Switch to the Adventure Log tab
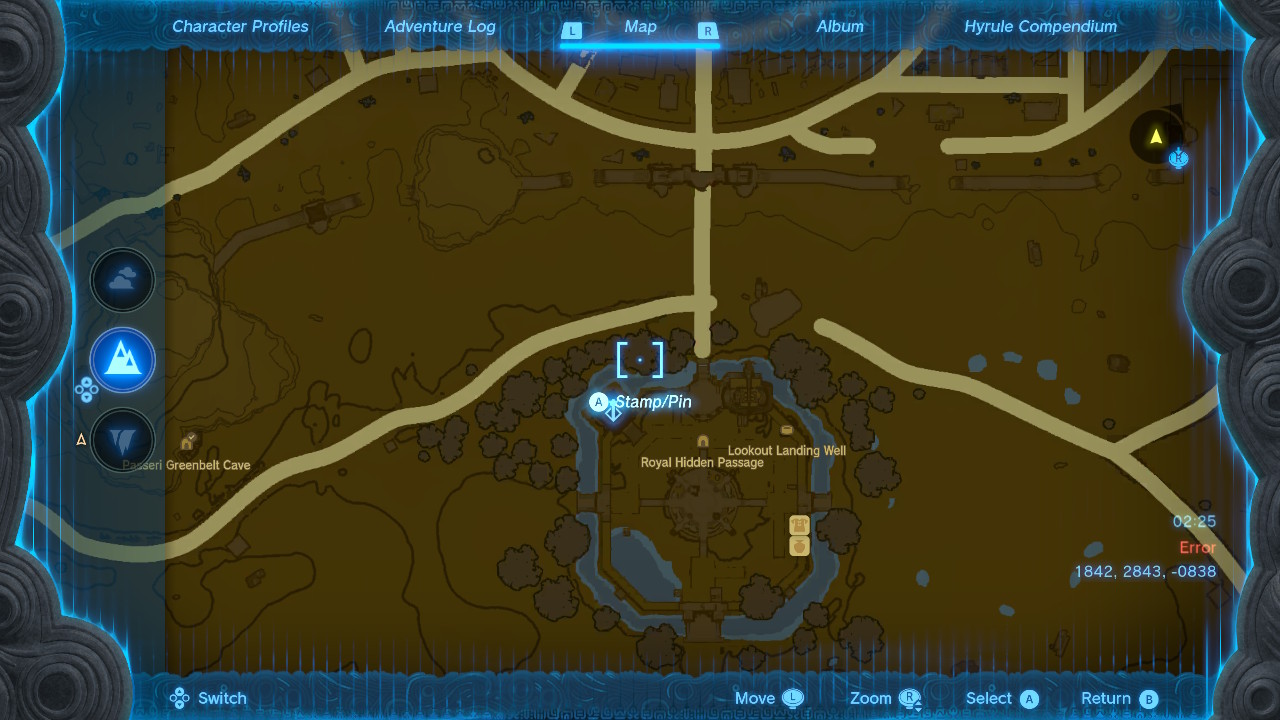This screenshot has width=1280, height=720. (440, 26)
